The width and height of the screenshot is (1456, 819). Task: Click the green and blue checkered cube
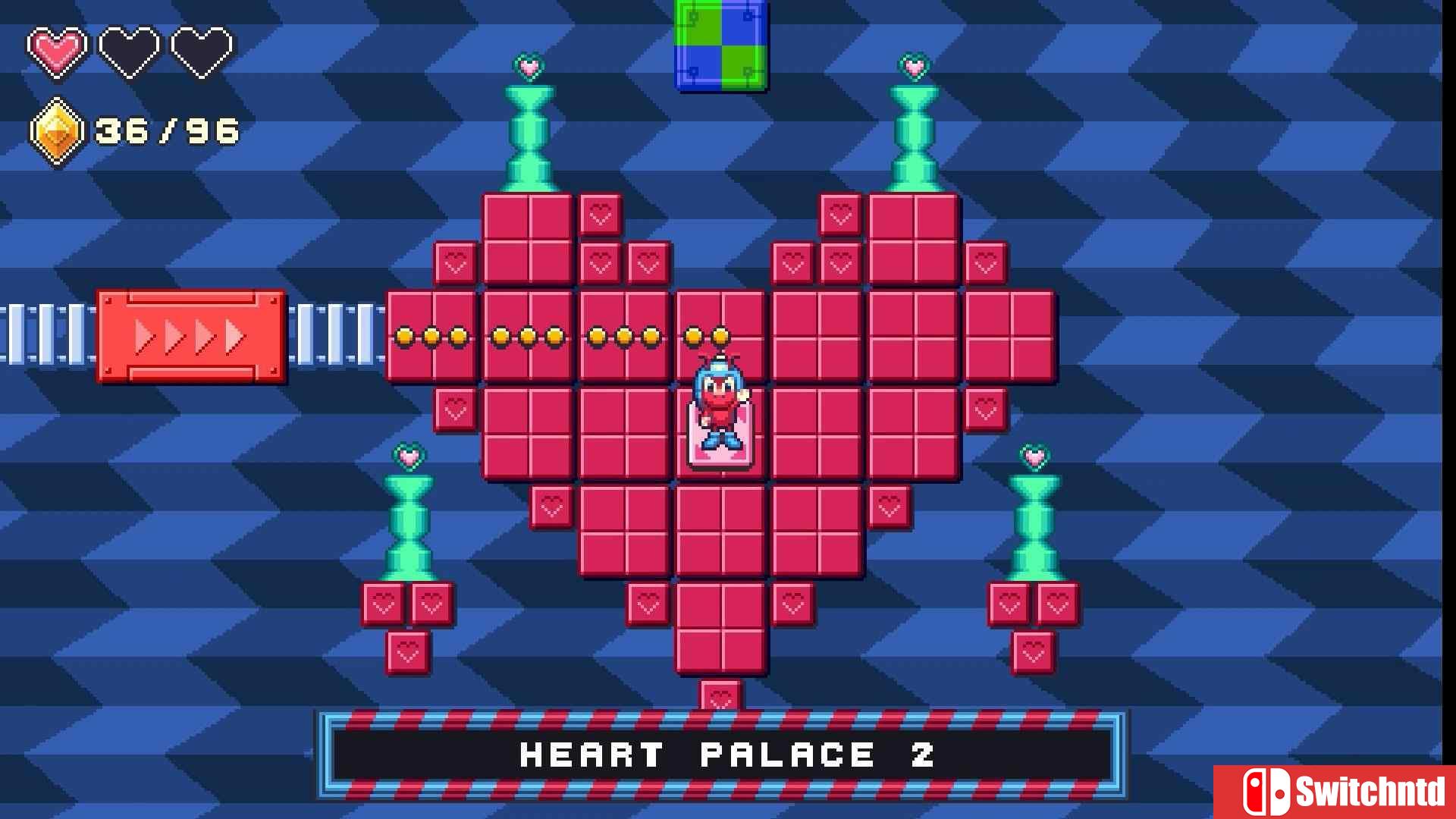[720, 45]
